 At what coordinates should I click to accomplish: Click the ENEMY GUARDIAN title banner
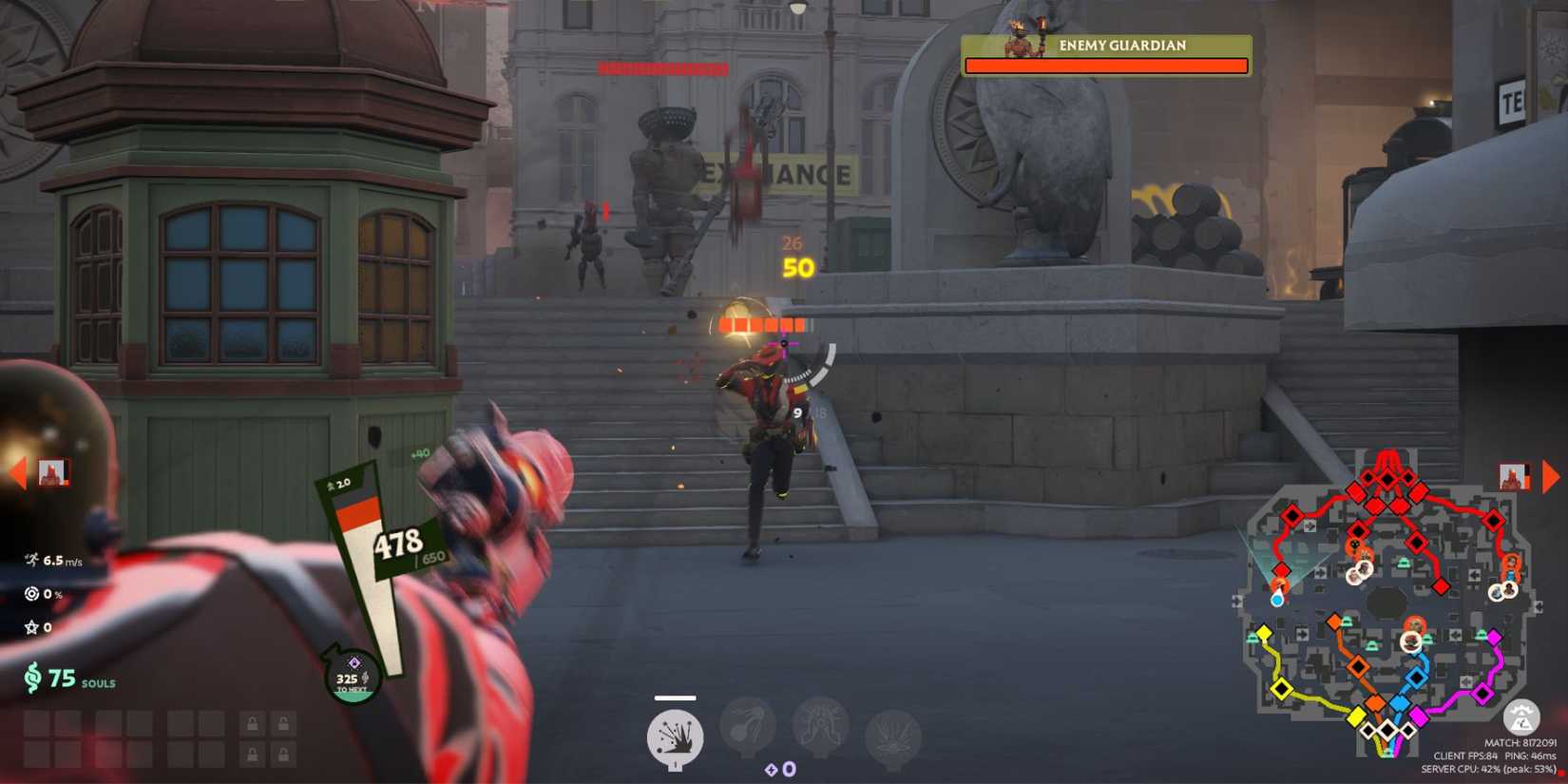(x=1106, y=45)
